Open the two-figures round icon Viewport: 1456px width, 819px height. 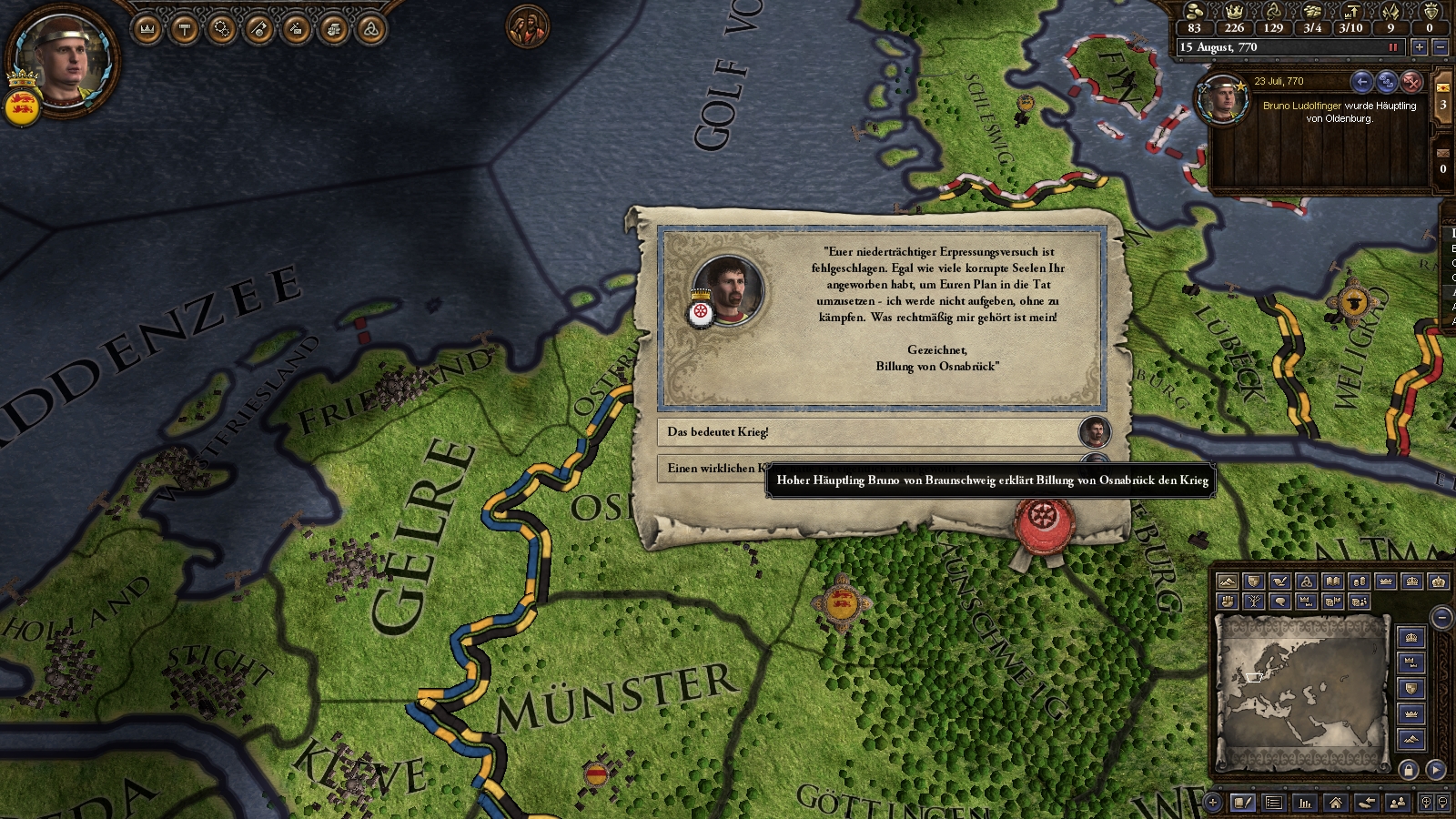528,27
